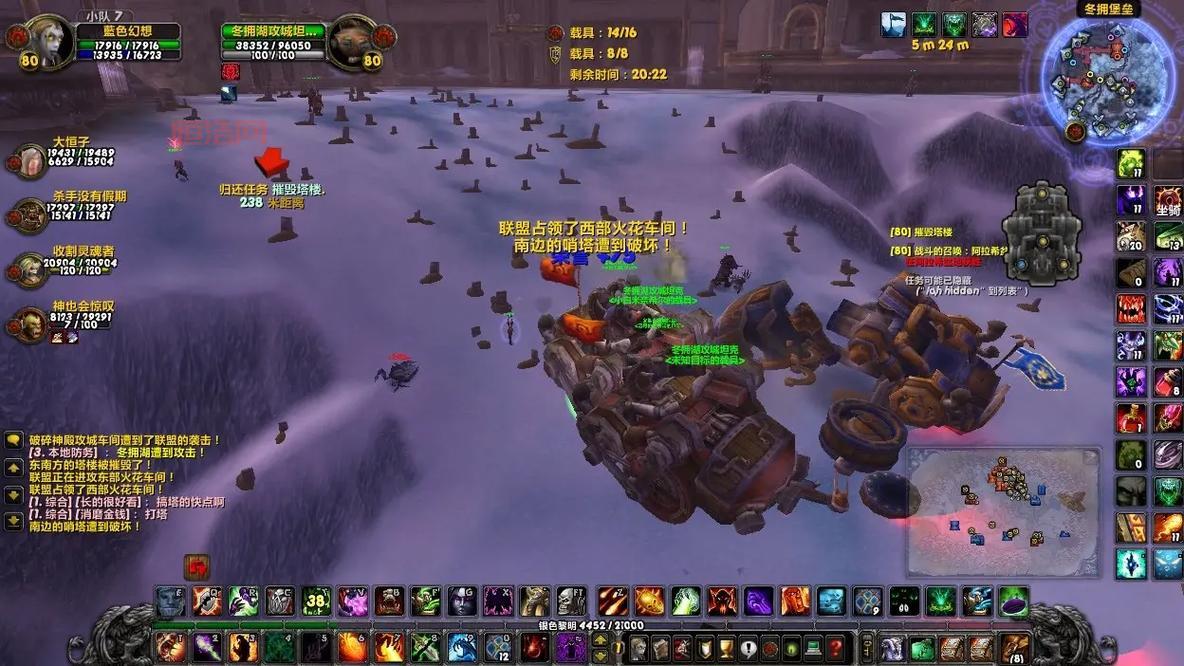Click the chat bubble button beside chat
The height and width of the screenshot is (666, 1184).
(14, 440)
